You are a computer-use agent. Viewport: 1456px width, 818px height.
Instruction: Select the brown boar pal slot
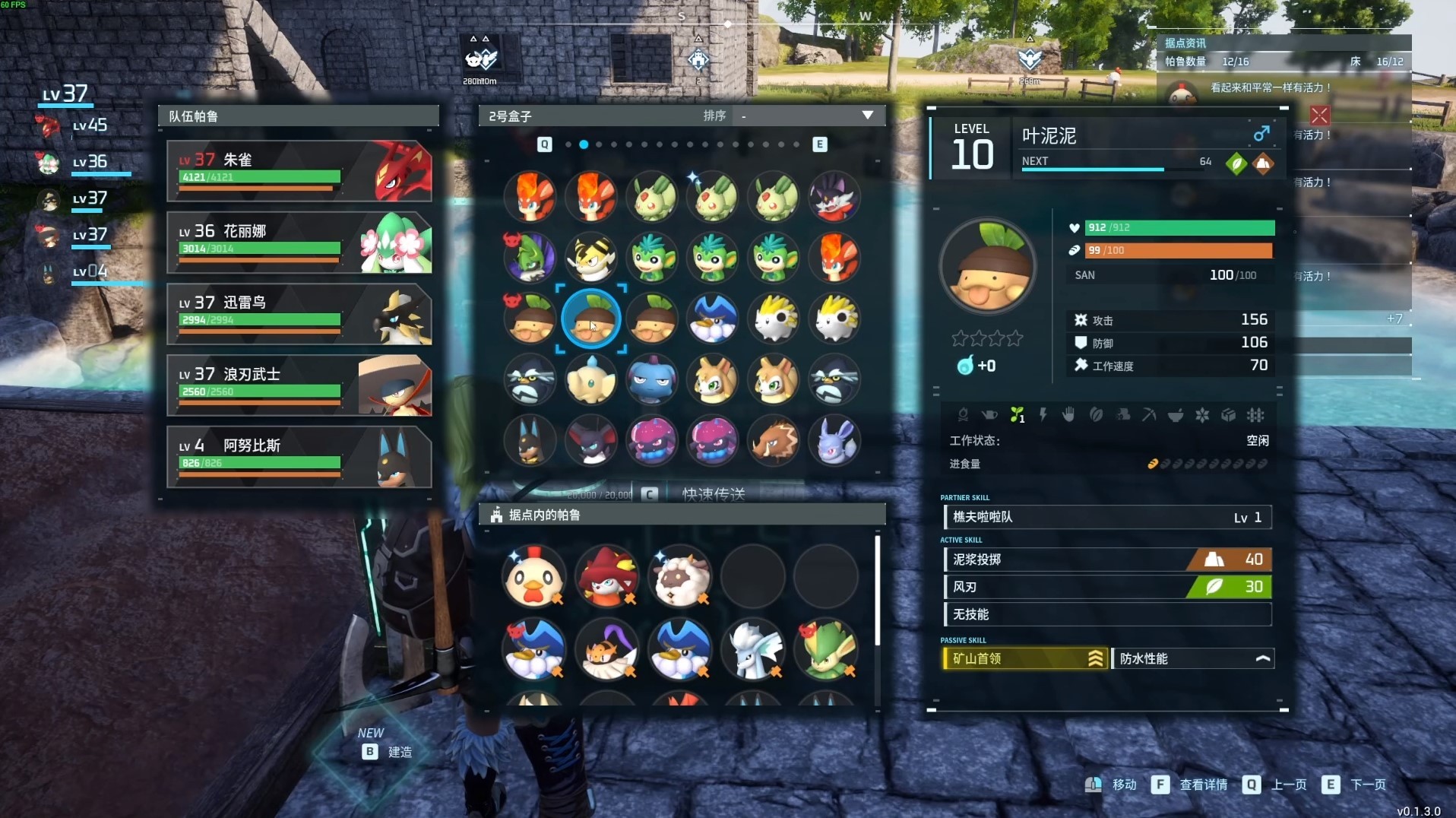774,440
